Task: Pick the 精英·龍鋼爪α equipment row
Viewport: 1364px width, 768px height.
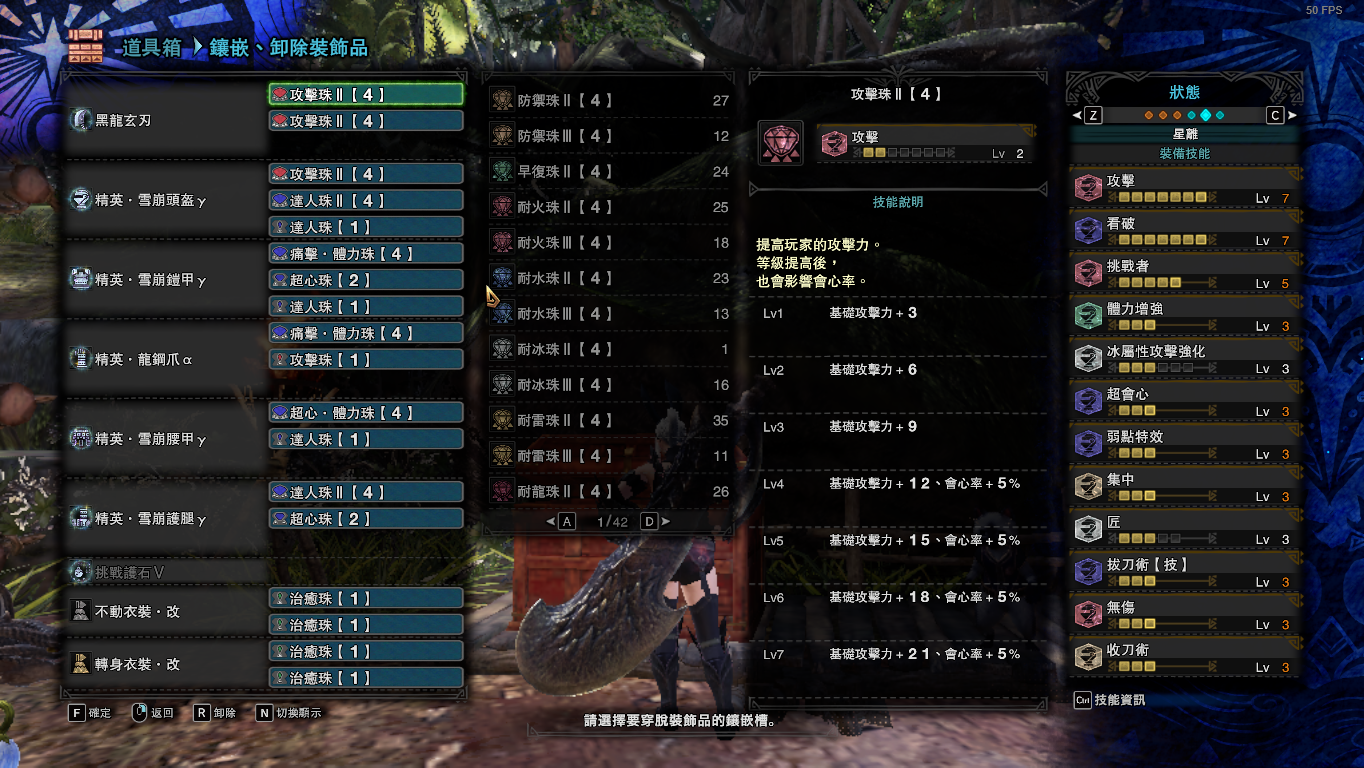Action: click(144, 360)
